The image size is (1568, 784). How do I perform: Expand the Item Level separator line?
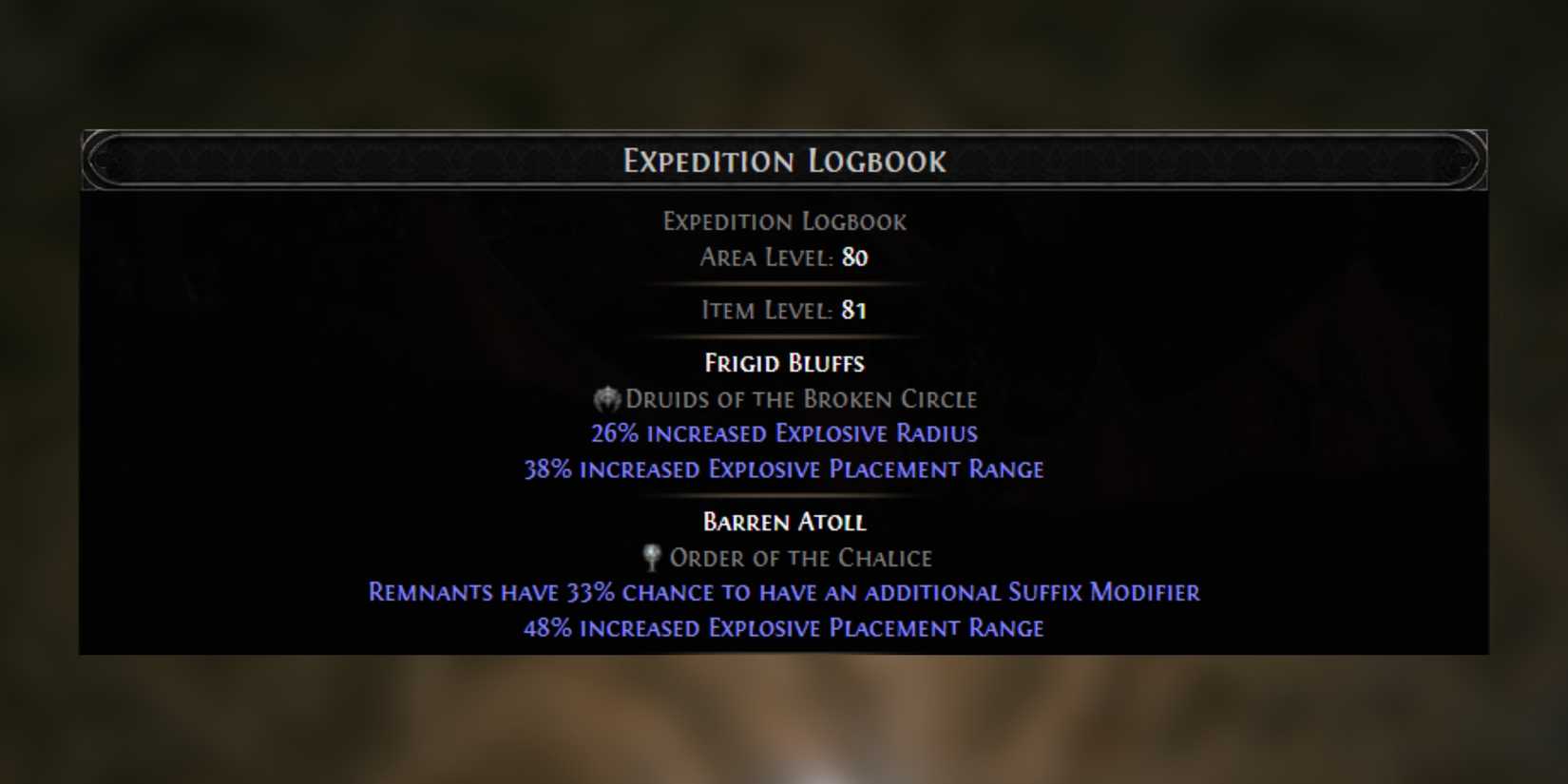[x=784, y=285]
